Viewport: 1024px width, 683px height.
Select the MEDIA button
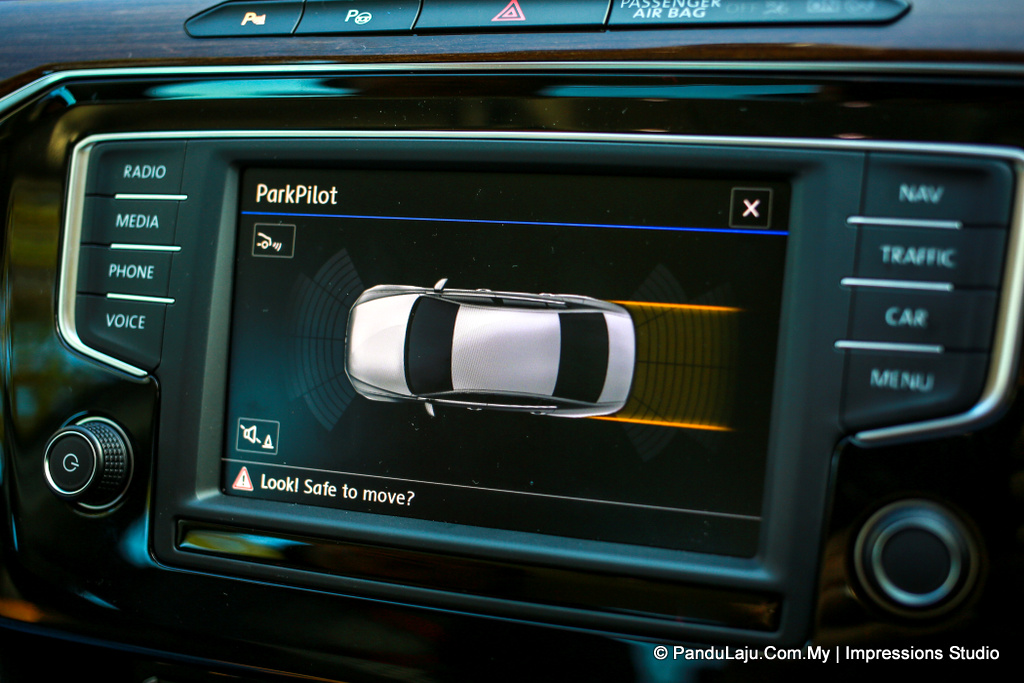point(138,221)
